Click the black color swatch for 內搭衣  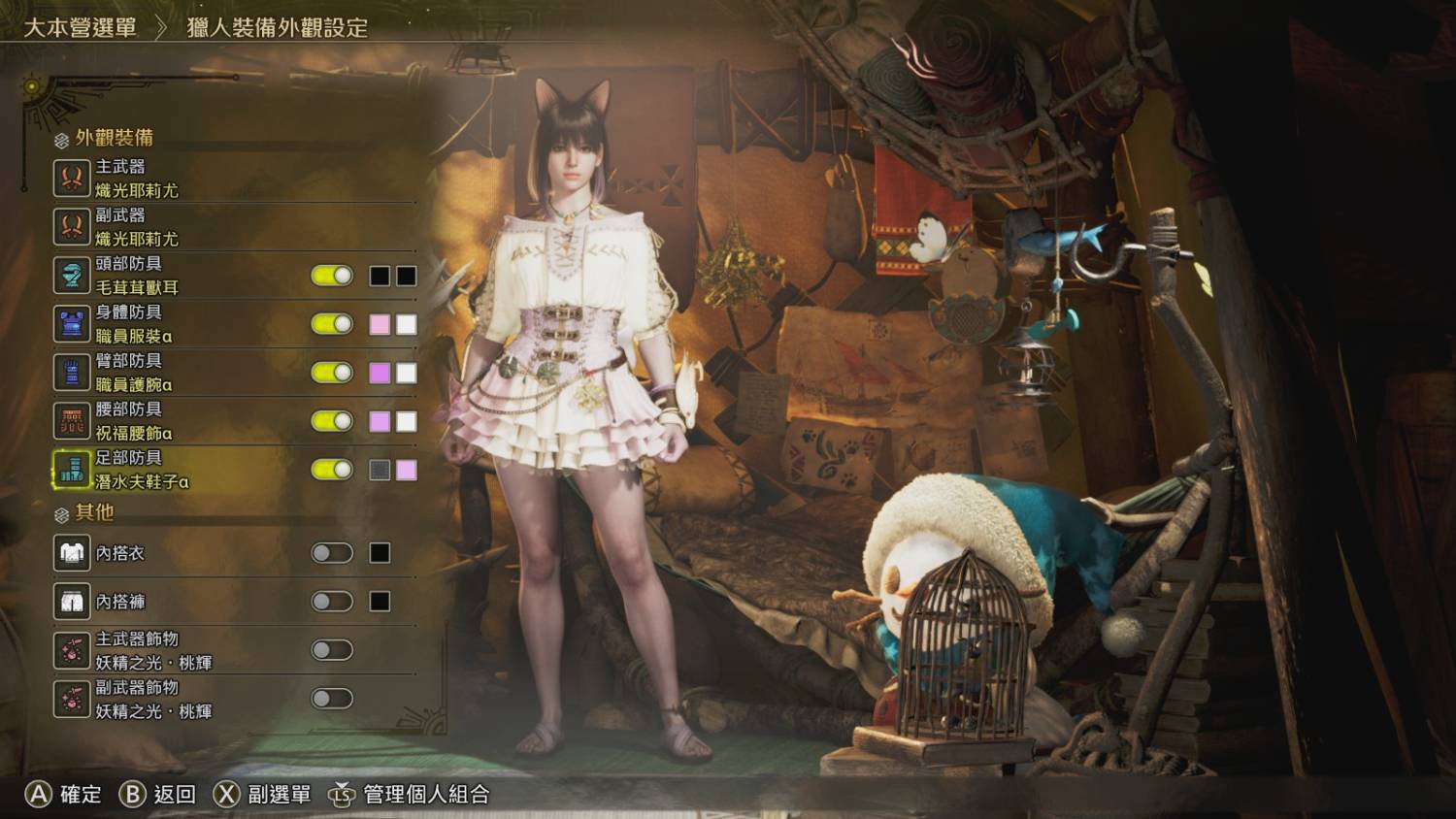[x=380, y=553]
